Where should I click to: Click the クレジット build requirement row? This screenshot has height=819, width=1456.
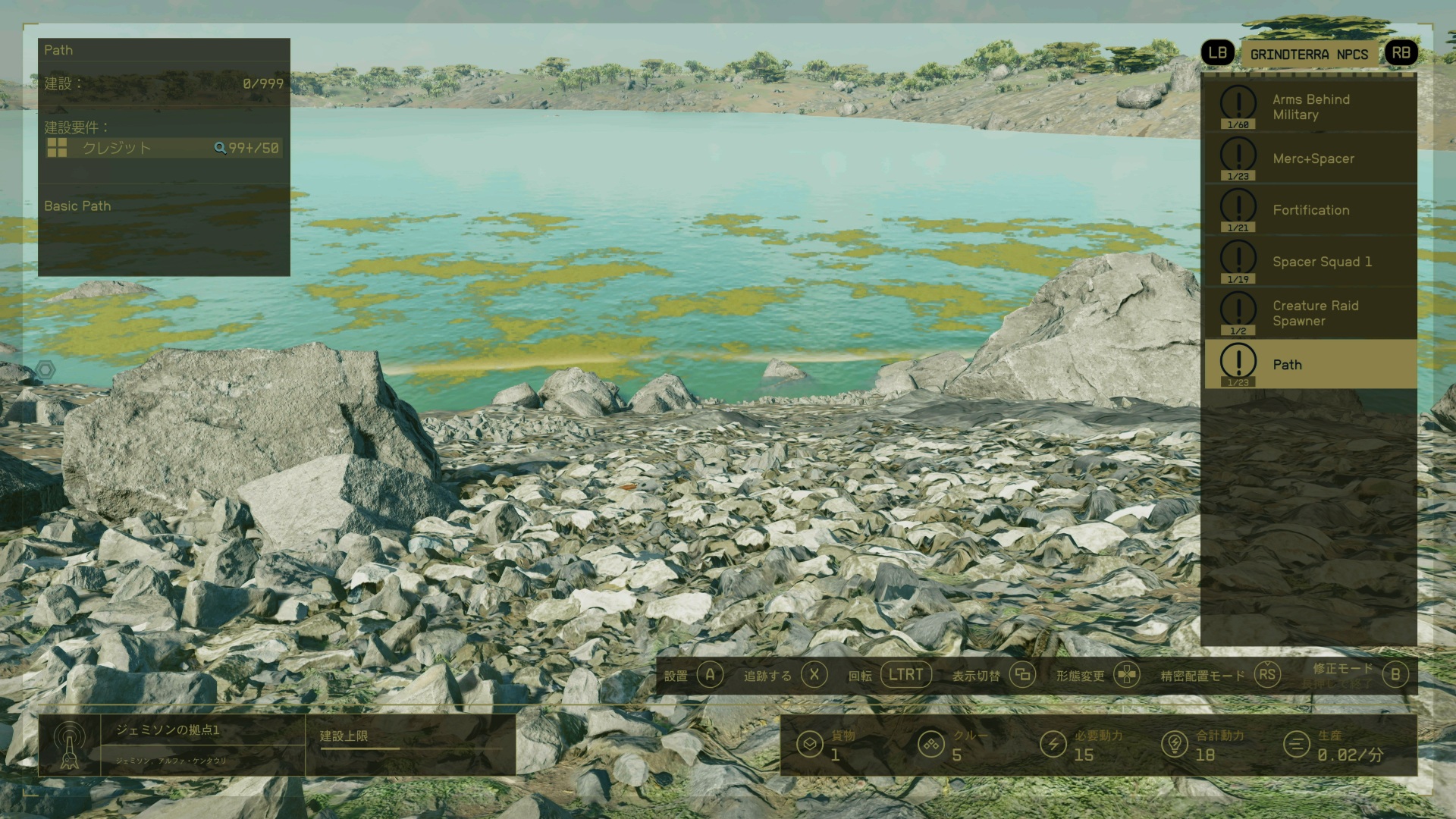(163, 148)
